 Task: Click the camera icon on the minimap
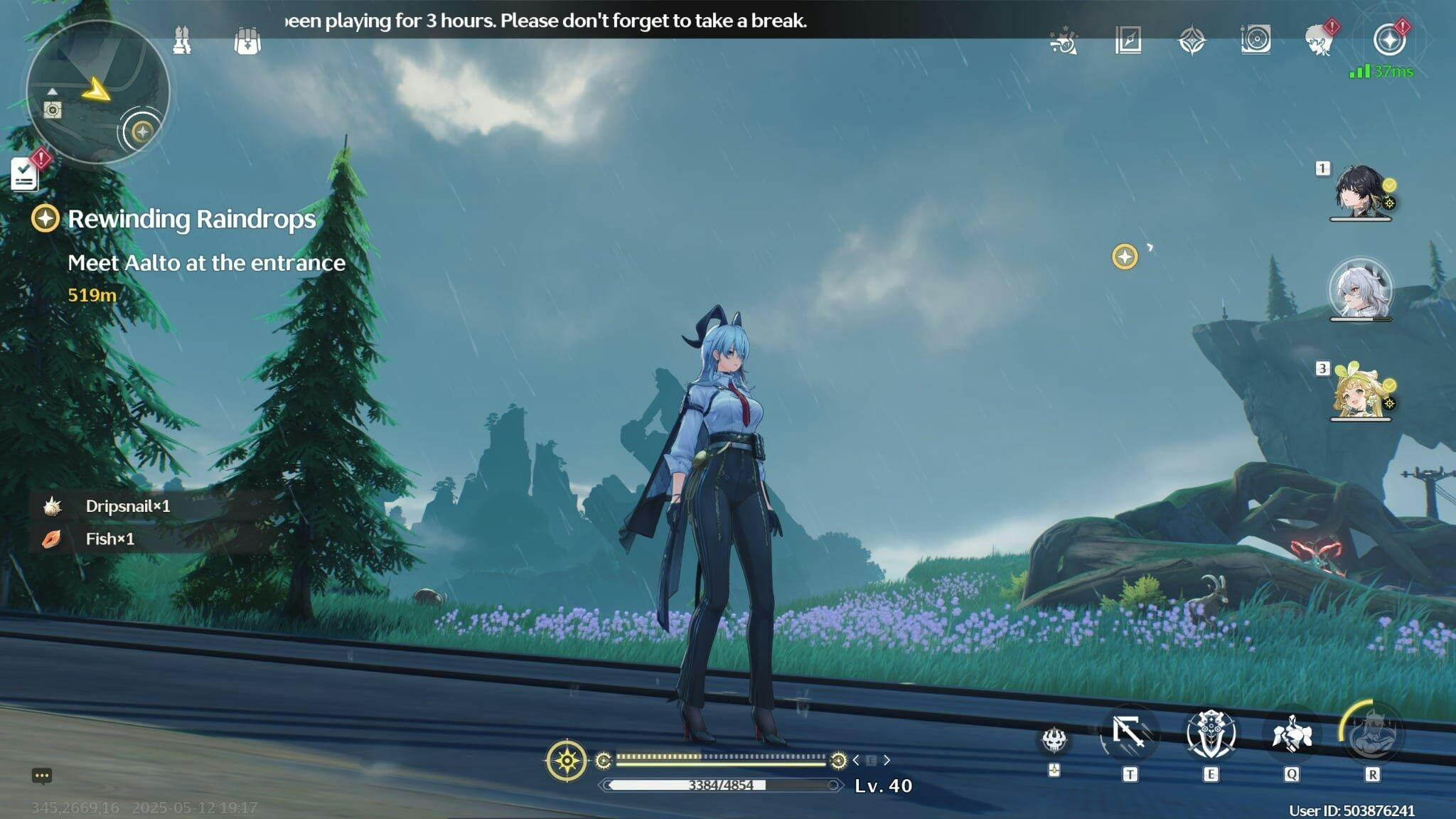point(53,110)
